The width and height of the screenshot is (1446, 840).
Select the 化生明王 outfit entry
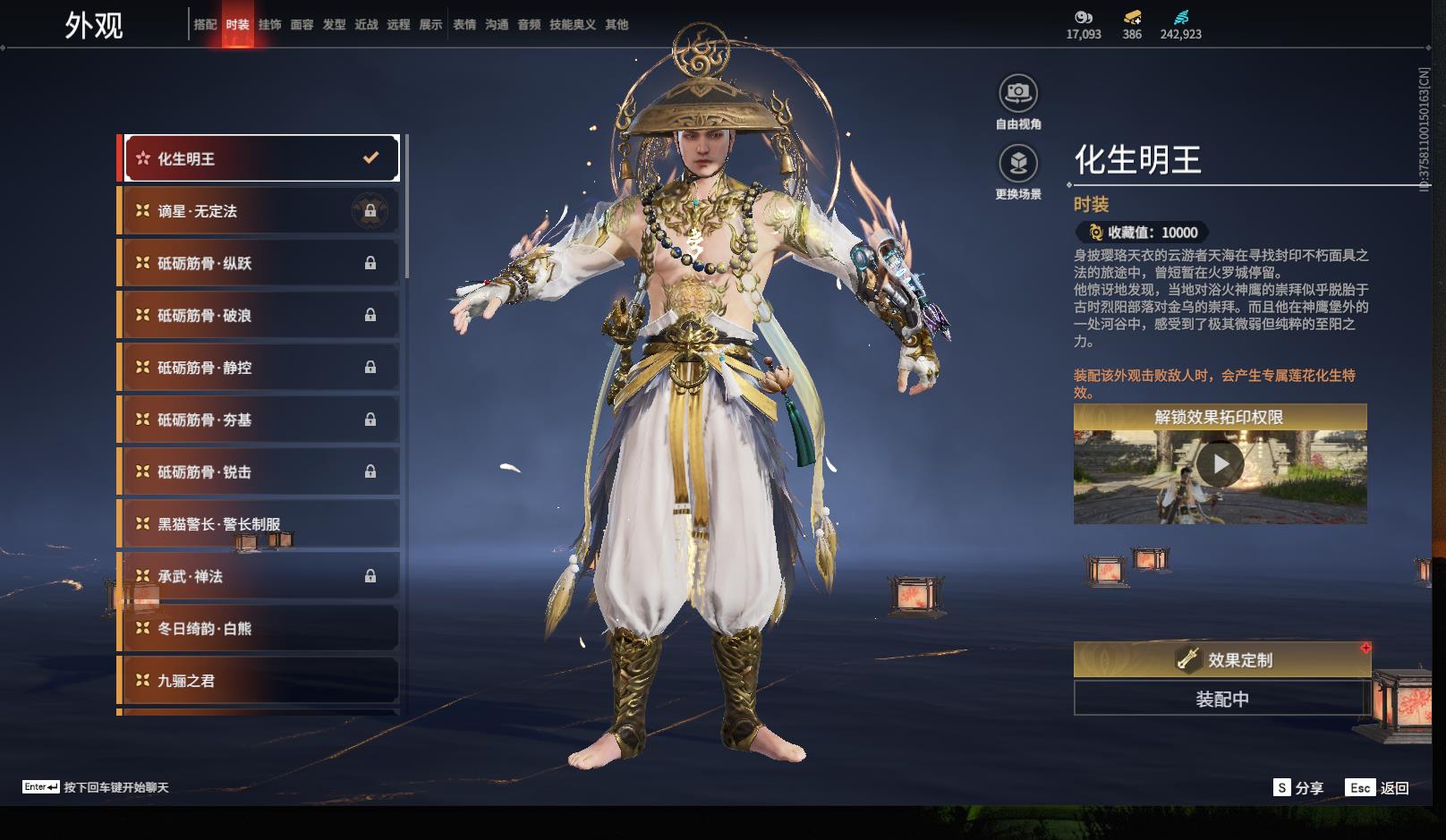coord(260,158)
